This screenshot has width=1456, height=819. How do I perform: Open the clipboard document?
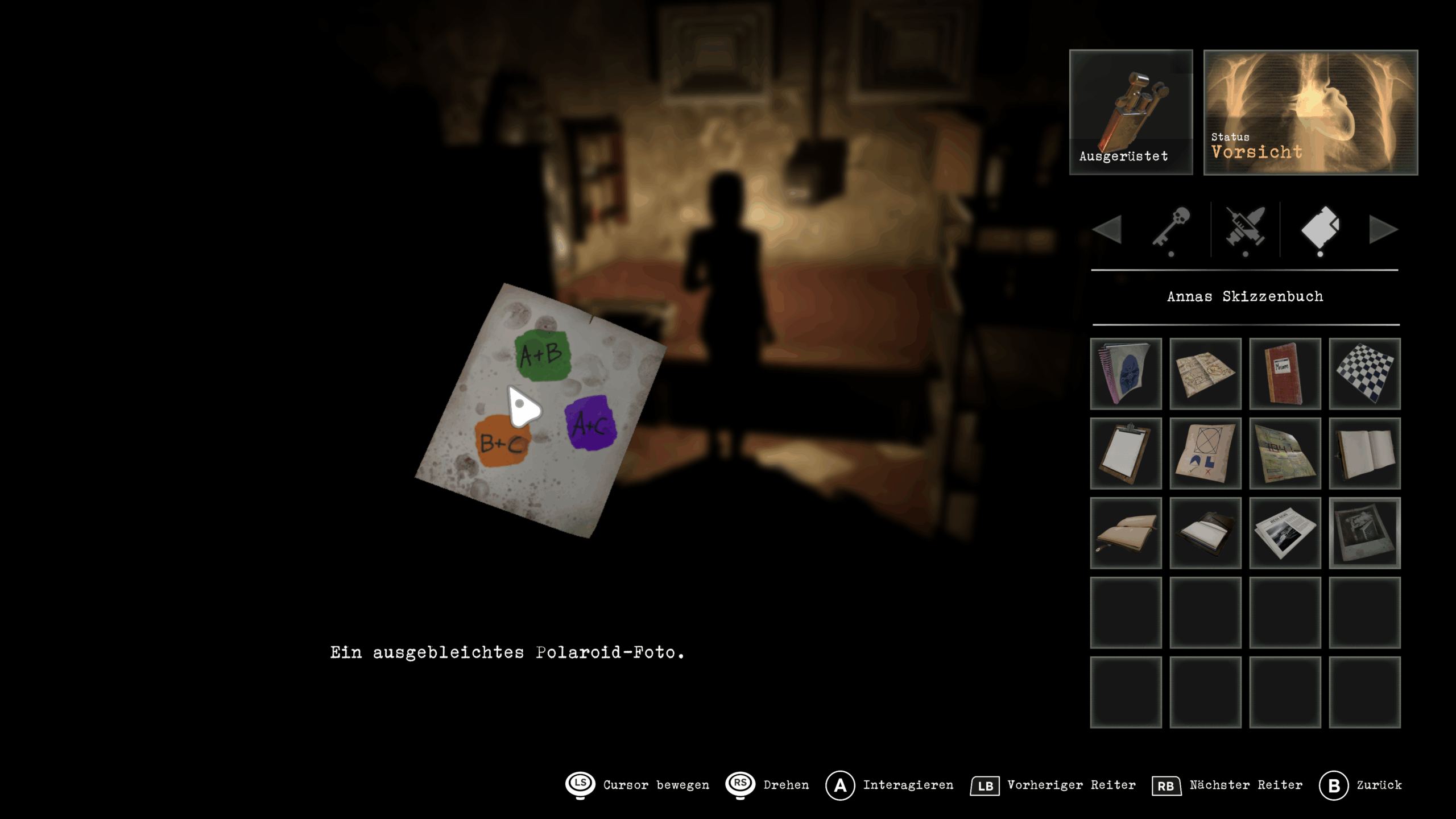pos(1126,453)
